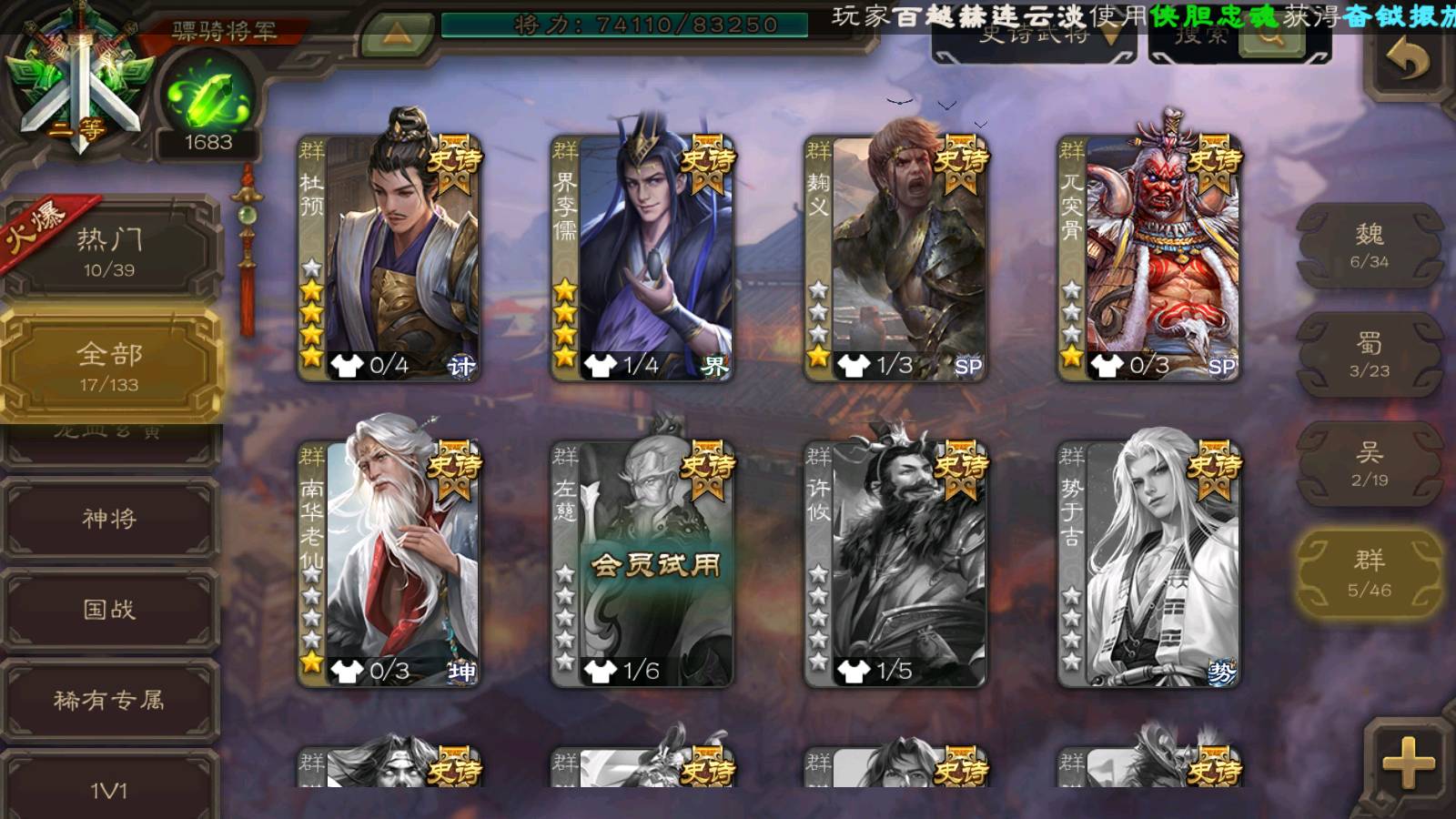Open the 神将 category
Screen dimensions: 1456x819
coord(109,518)
